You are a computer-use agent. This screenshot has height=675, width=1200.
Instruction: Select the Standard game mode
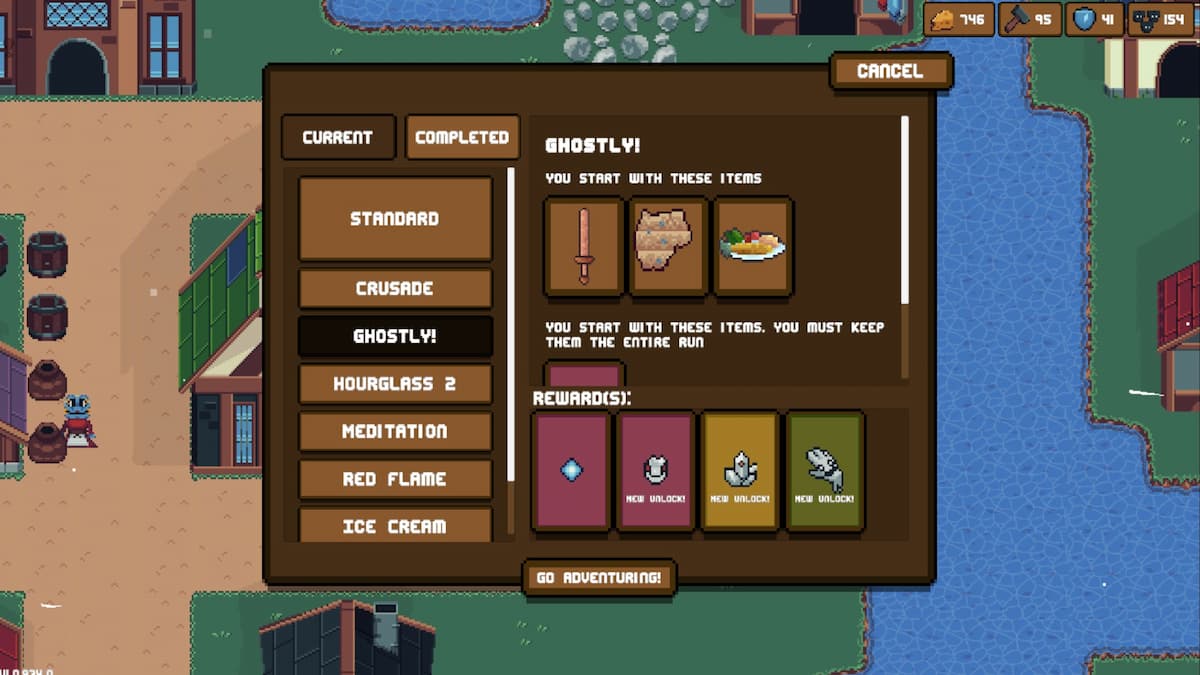(395, 218)
